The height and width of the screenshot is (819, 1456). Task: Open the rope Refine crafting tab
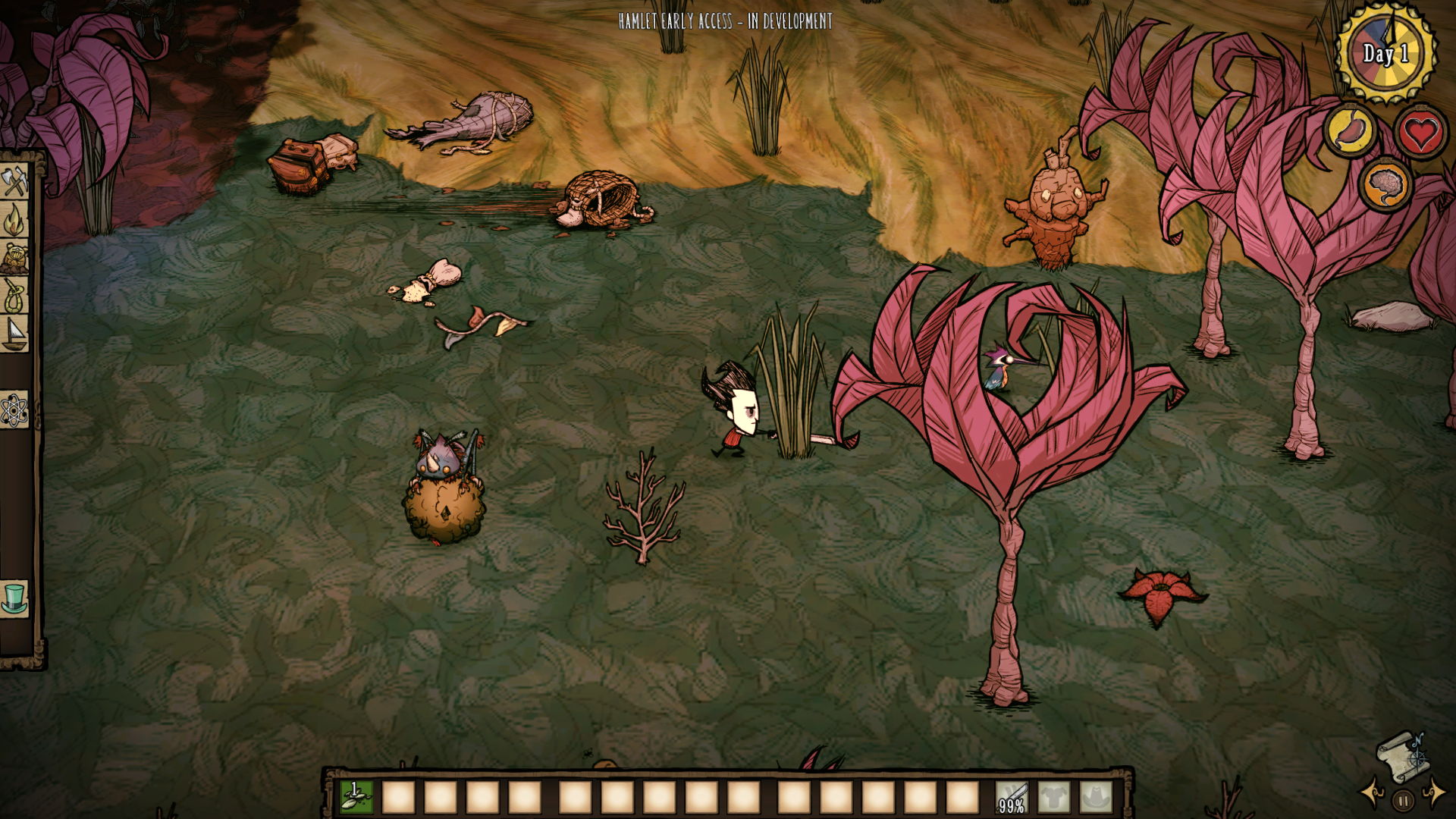pyautogui.click(x=14, y=296)
